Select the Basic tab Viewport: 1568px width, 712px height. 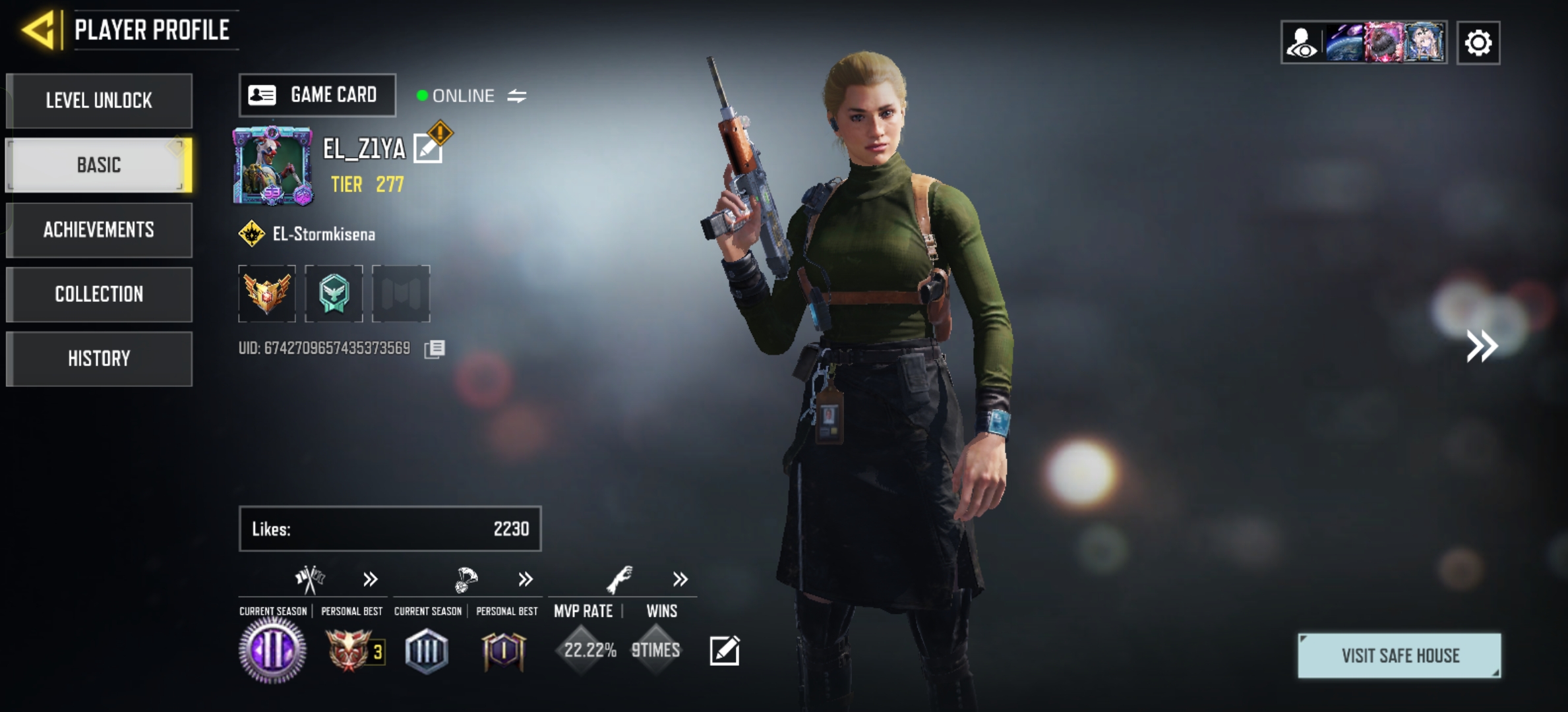point(99,165)
